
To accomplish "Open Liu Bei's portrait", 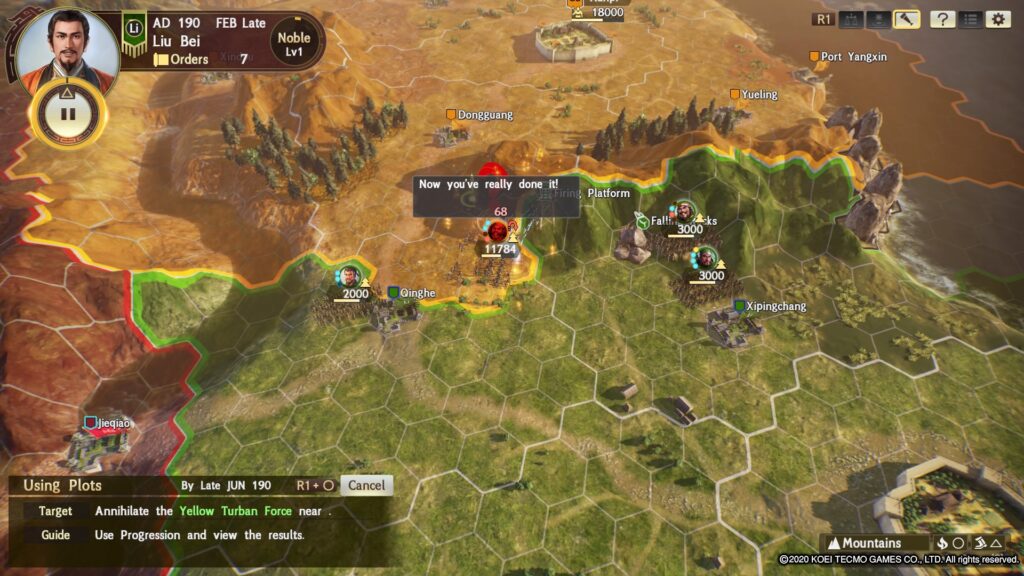I will 67,47.
